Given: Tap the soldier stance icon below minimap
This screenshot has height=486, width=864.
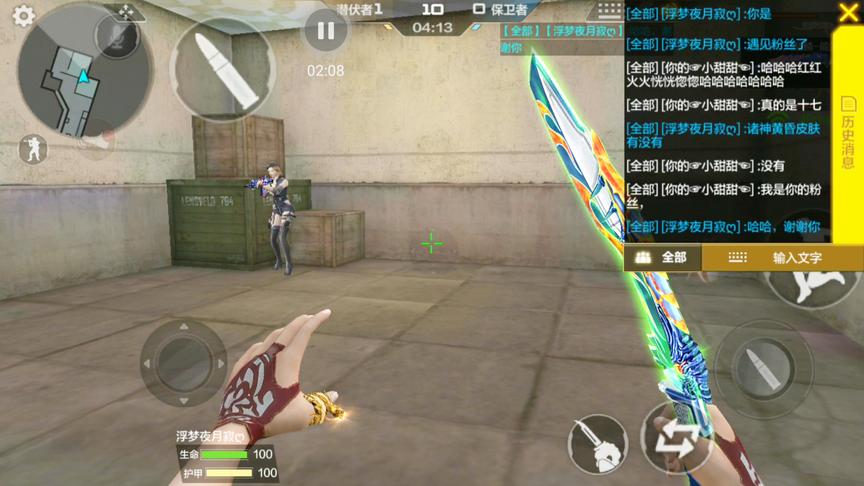Looking at the screenshot, I should point(32,149).
